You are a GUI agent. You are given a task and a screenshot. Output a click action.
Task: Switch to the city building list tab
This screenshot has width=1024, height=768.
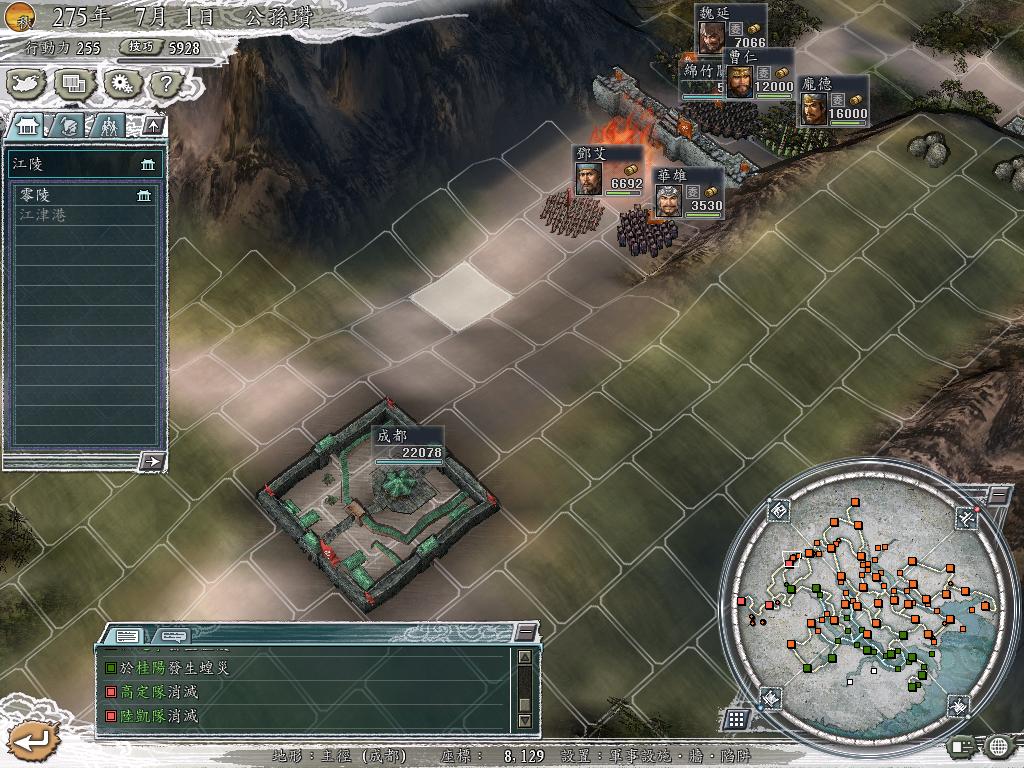[x=27, y=126]
